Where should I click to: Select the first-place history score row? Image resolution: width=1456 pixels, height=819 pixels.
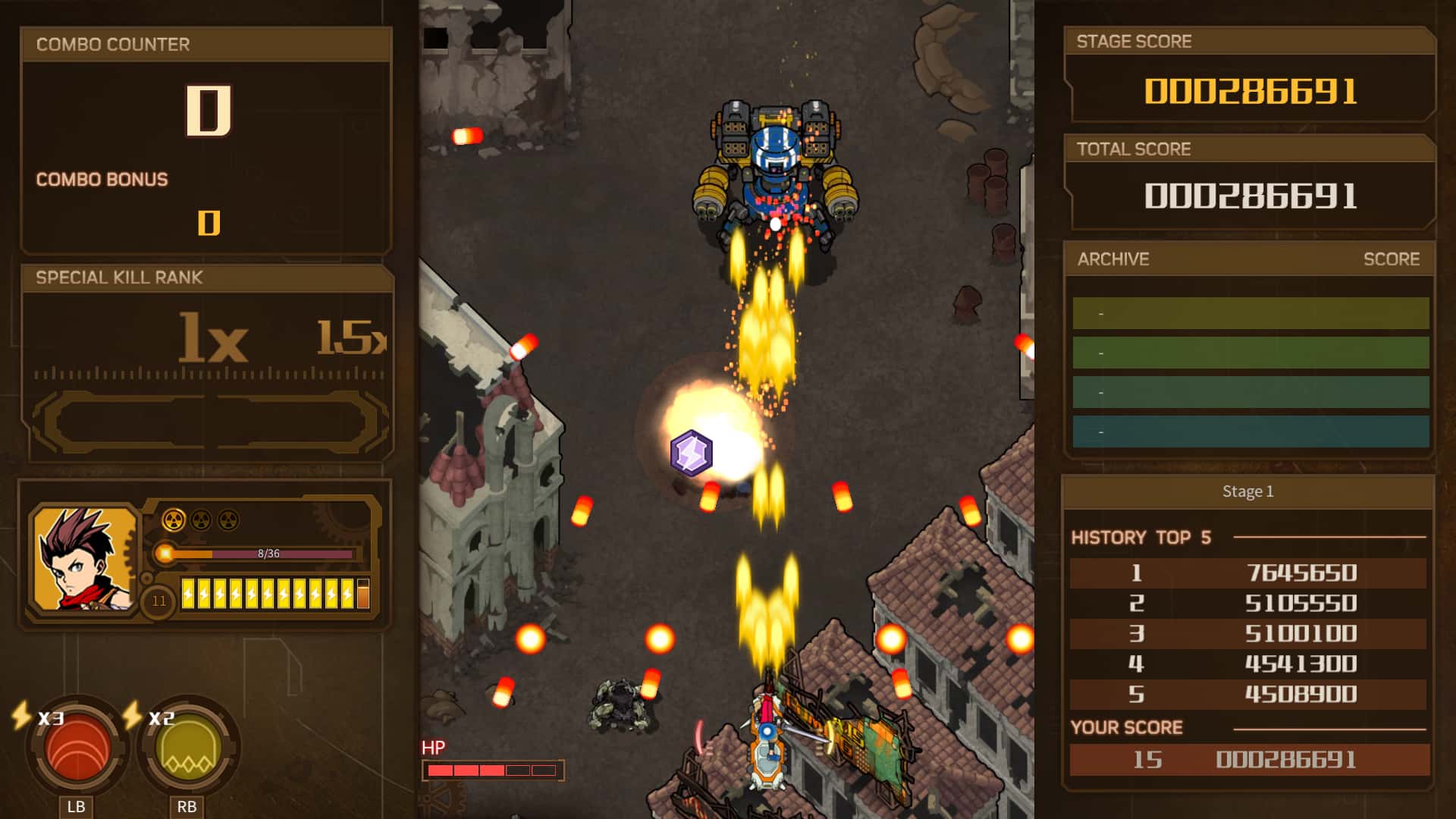[1247, 573]
